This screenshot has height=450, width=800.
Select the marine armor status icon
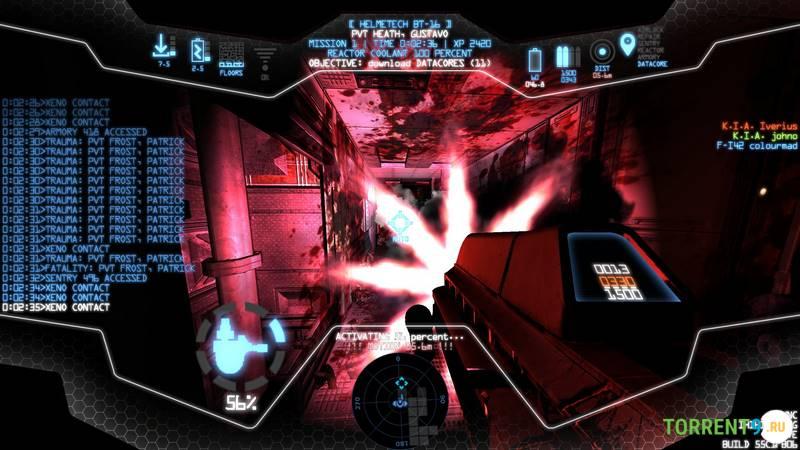pyautogui.click(x=234, y=344)
